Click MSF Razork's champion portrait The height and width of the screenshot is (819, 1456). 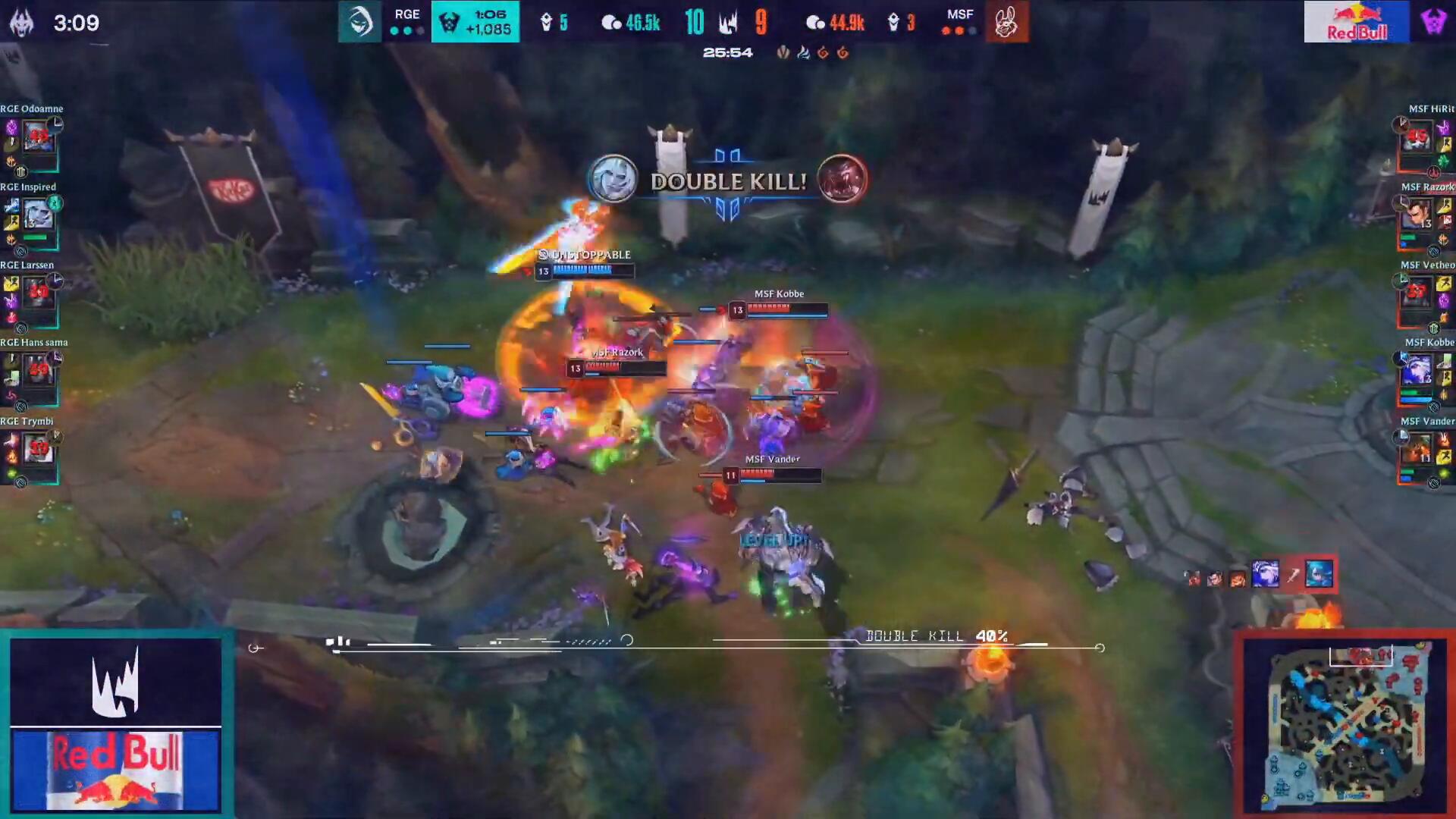[1417, 215]
